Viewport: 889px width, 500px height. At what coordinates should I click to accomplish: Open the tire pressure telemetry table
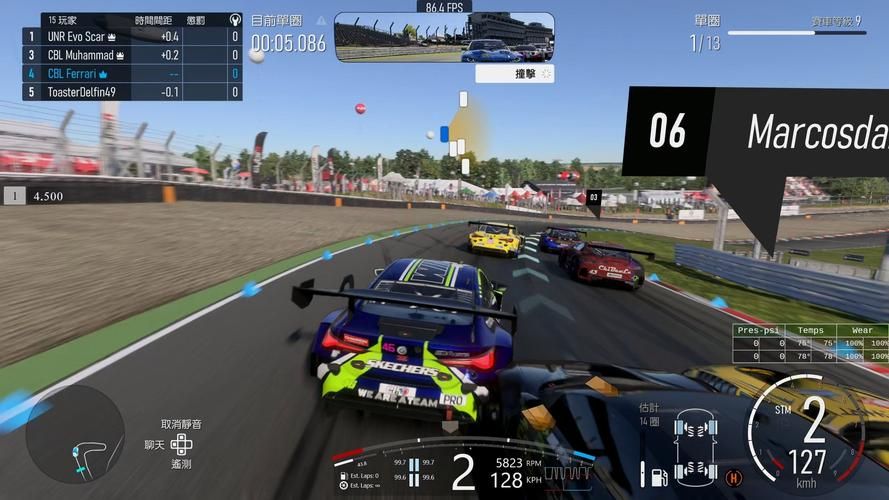[x=811, y=343]
